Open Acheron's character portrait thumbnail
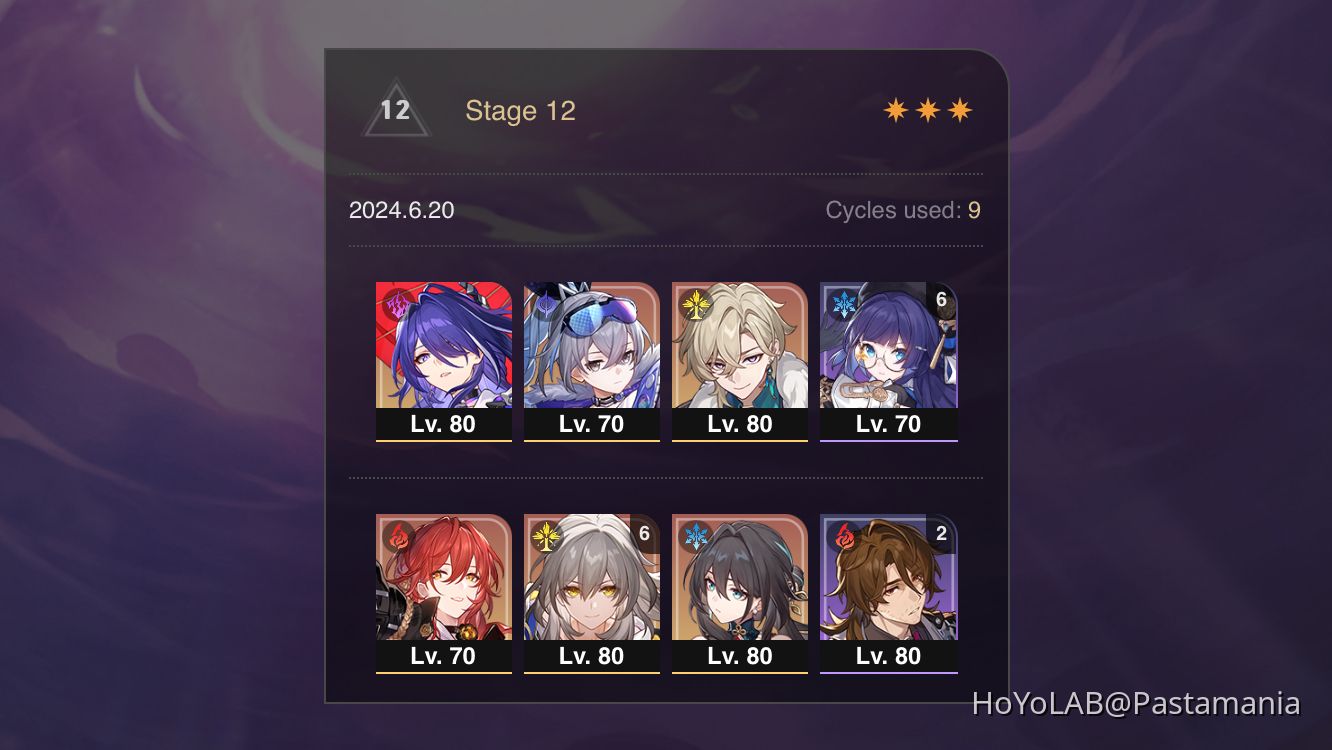The width and height of the screenshot is (1332, 750). point(444,345)
